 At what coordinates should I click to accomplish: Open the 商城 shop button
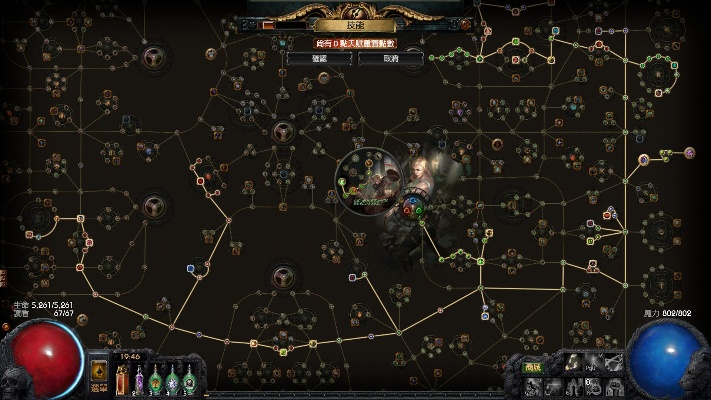(x=533, y=368)
